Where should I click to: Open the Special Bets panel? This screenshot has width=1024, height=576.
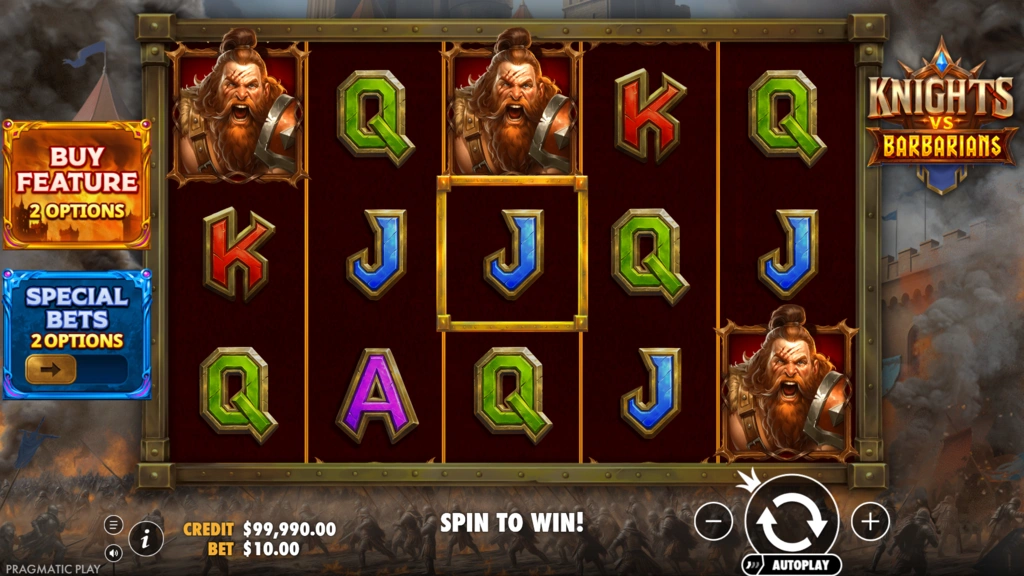pyautogui.click(x=77, y=310)
